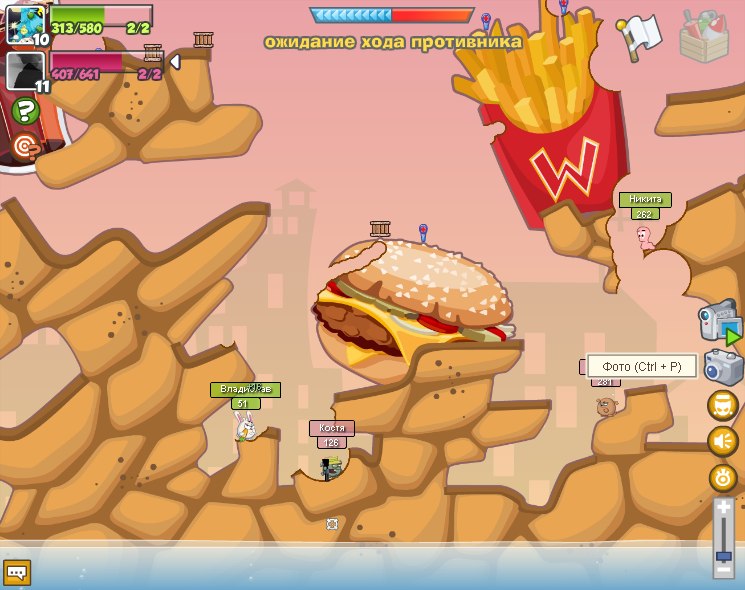Take a screenshot with the photo camera
The image size is (745, 590).
[723, 367]
